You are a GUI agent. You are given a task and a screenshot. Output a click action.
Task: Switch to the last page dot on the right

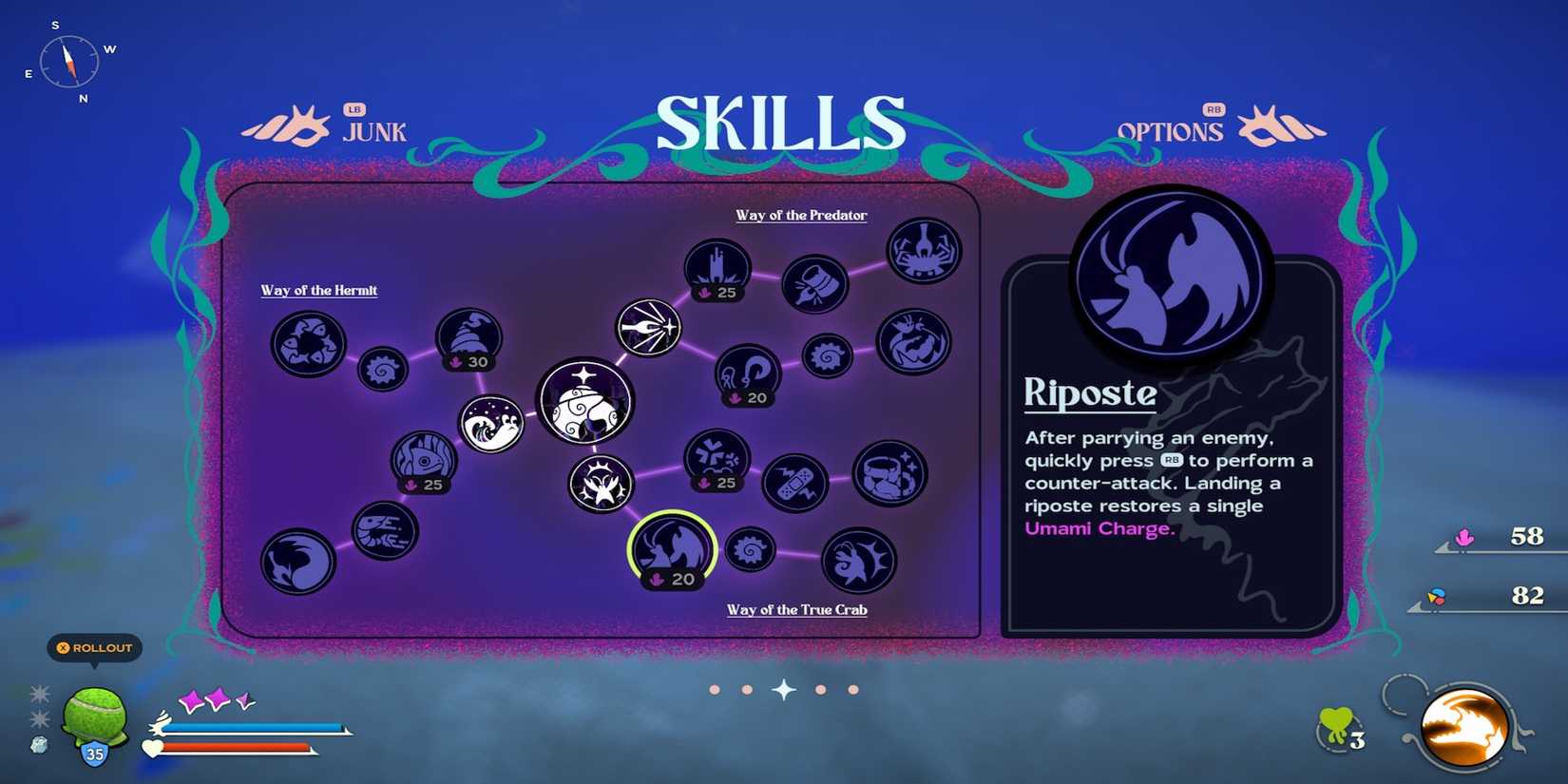853,689
